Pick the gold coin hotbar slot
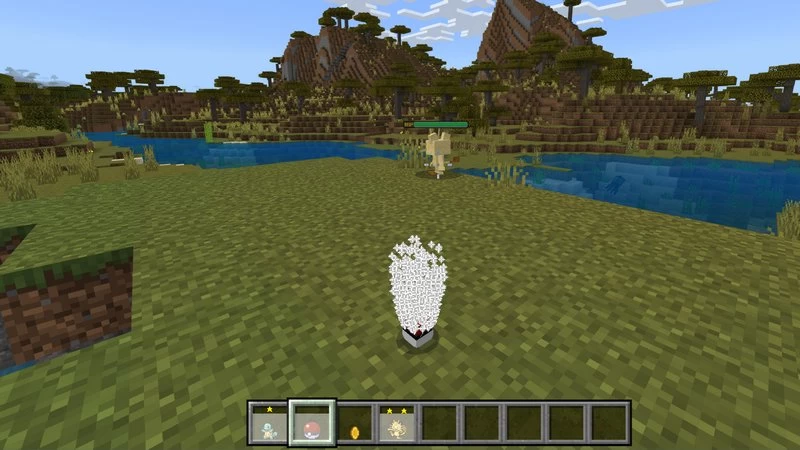The image size is (800, 450). click(353, 423)
